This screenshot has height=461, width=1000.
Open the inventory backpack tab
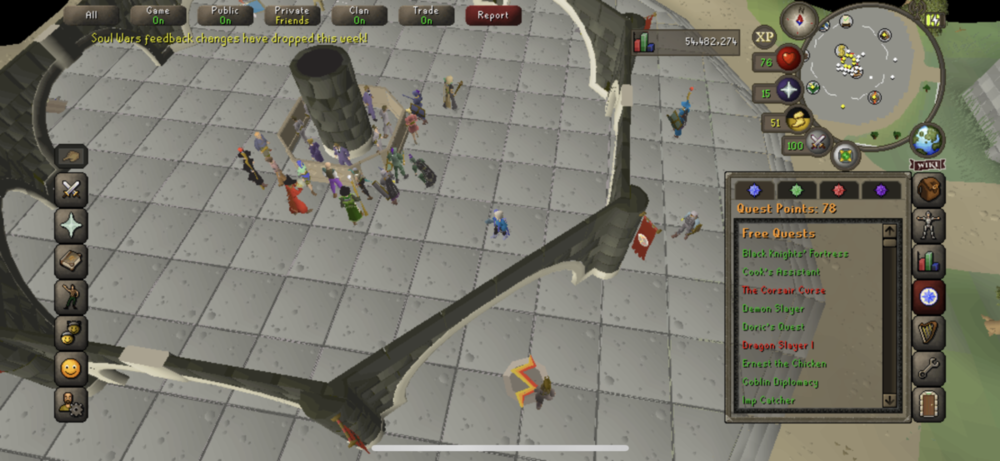pos(929,190)
